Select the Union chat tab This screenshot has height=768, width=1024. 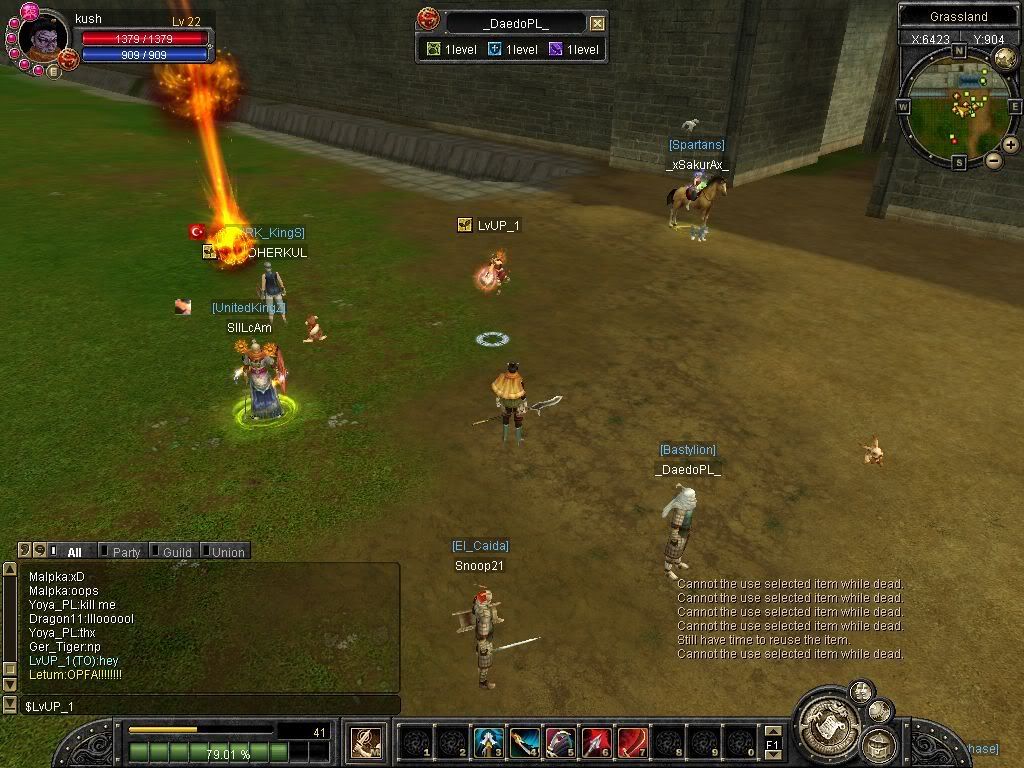pos(226,551)
